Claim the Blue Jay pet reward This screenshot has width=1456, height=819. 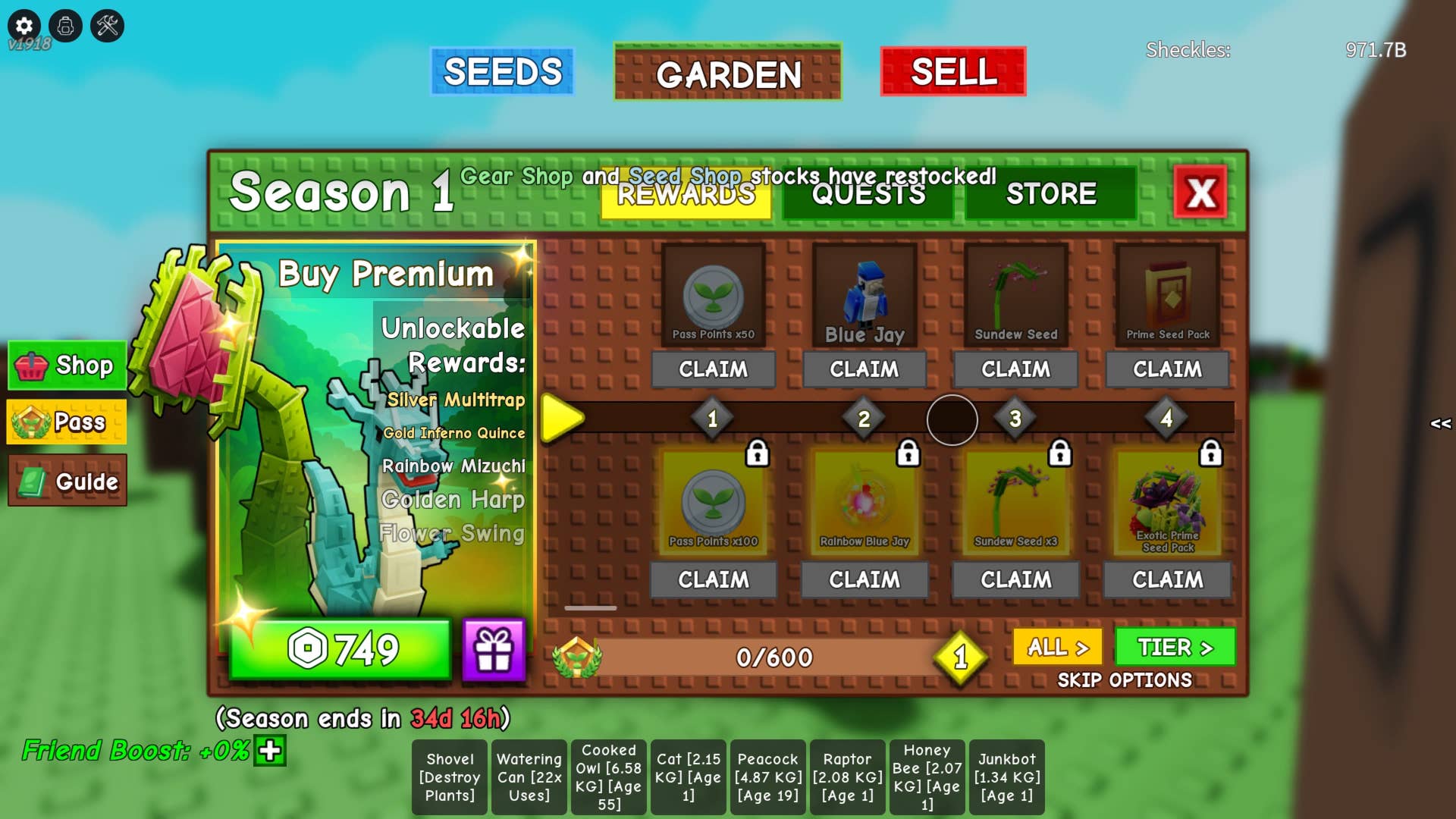tap(864, 369)
